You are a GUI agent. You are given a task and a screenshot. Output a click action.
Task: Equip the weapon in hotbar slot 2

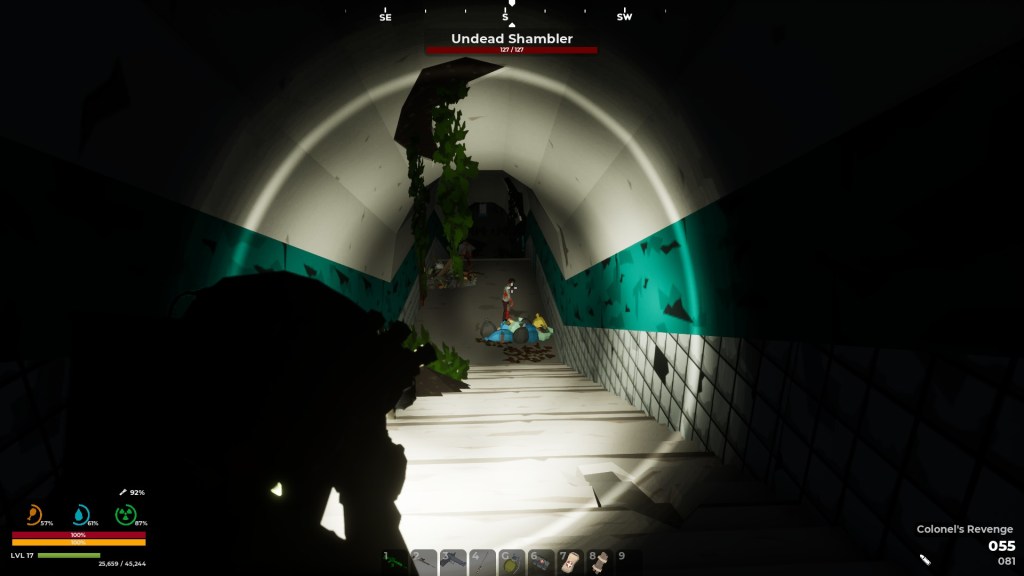tap(424, 562)
